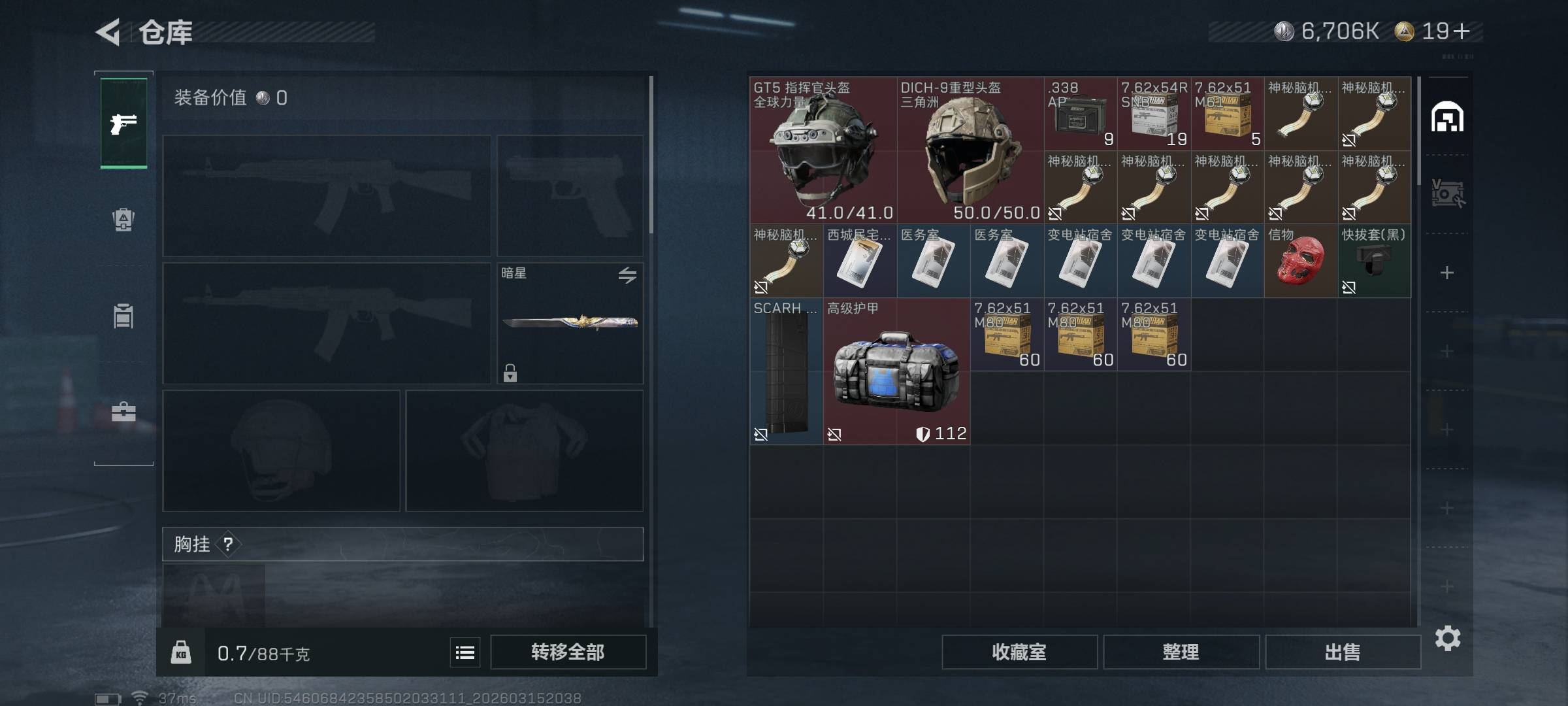Select the 快拔套(黑) holster item
The width and height of the screenshot is (1568, 706).
tap(1374, 261)
